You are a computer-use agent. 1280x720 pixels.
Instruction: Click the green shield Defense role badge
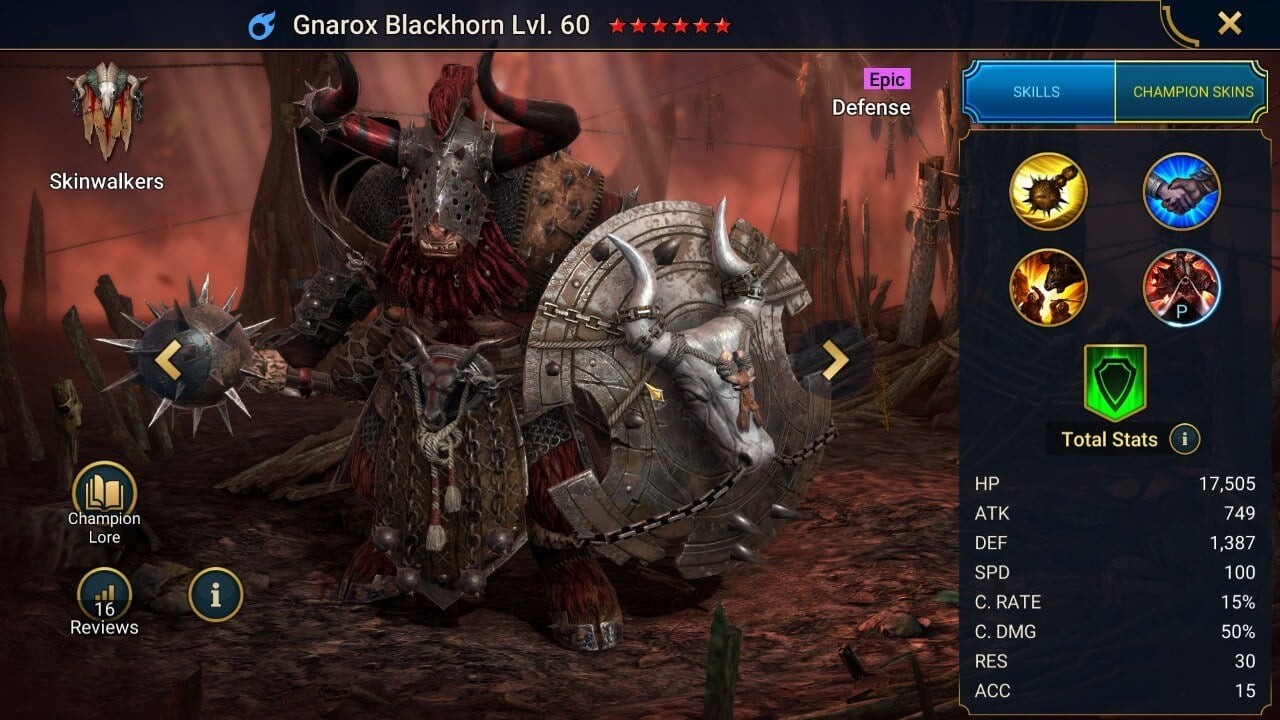point(1115,382)
